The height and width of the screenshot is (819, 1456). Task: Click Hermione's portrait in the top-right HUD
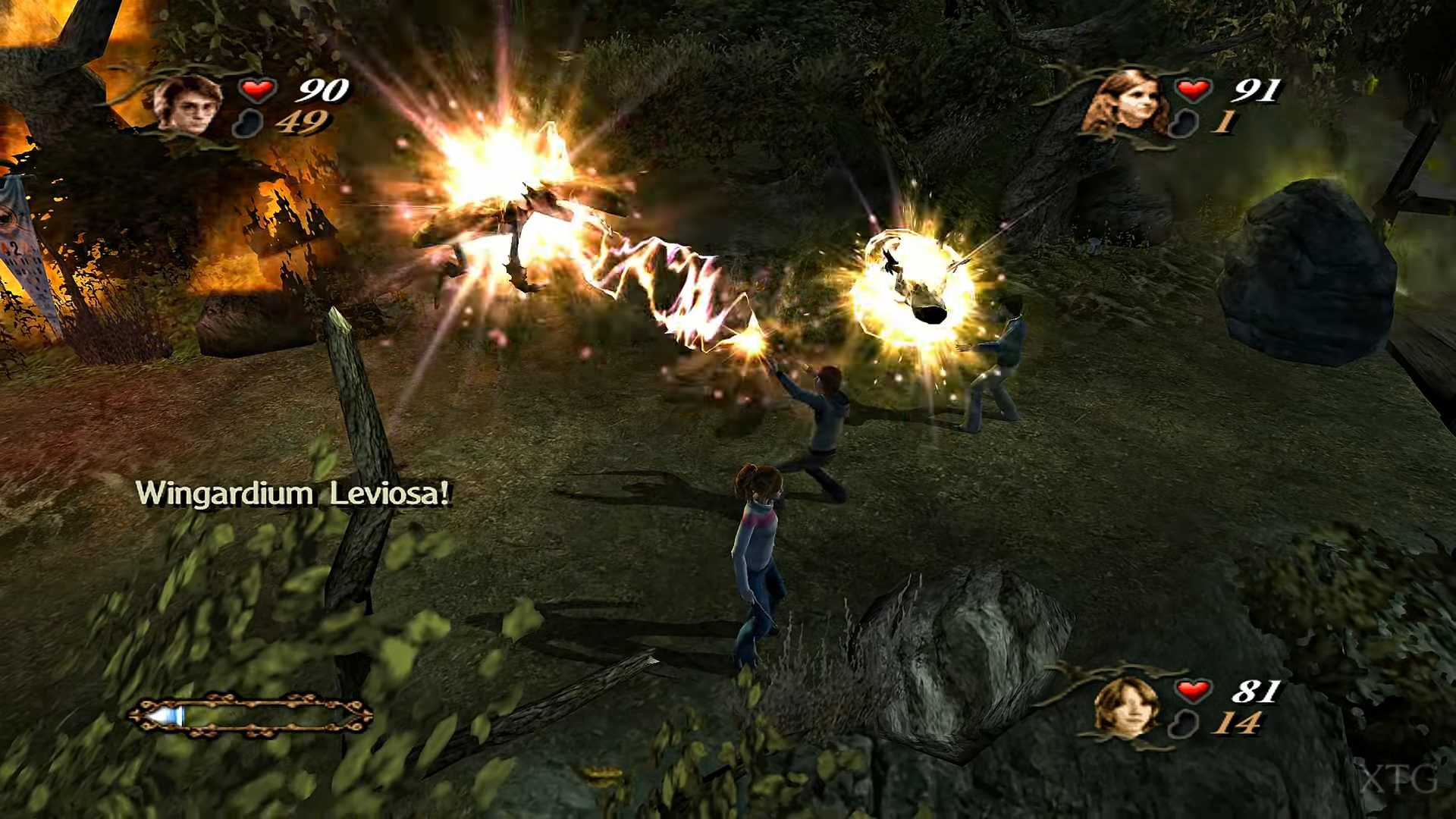tap(1129, 100)
